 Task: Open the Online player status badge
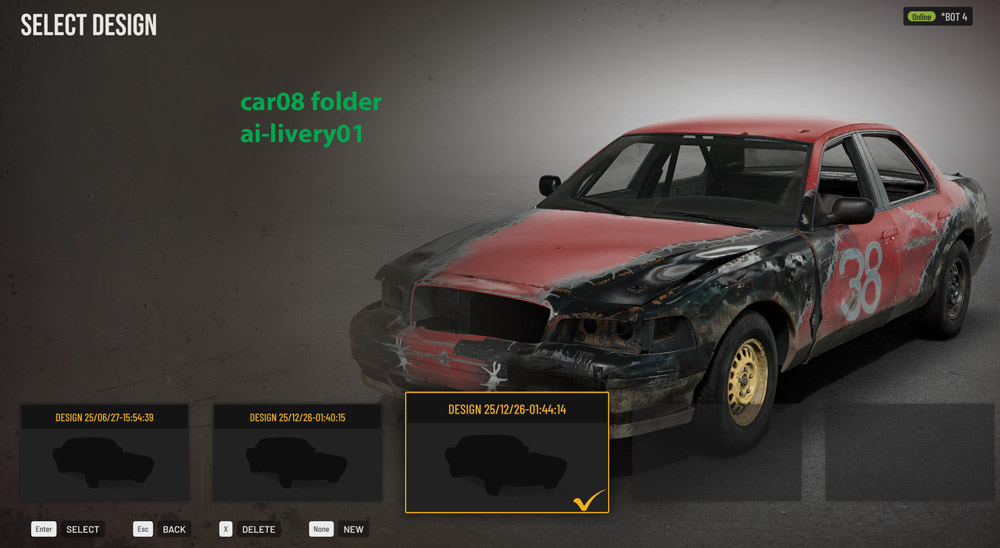click(x=937, y=17)
